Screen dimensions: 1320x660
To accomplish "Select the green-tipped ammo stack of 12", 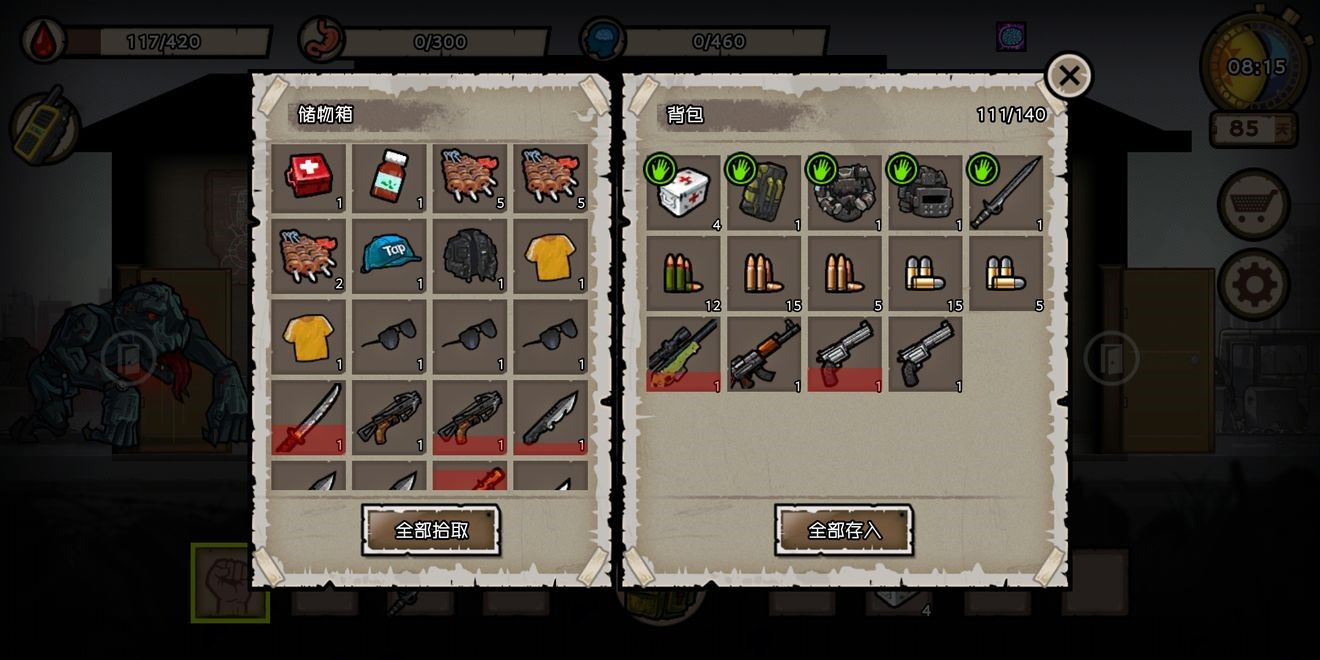I will tap(684, 273).
